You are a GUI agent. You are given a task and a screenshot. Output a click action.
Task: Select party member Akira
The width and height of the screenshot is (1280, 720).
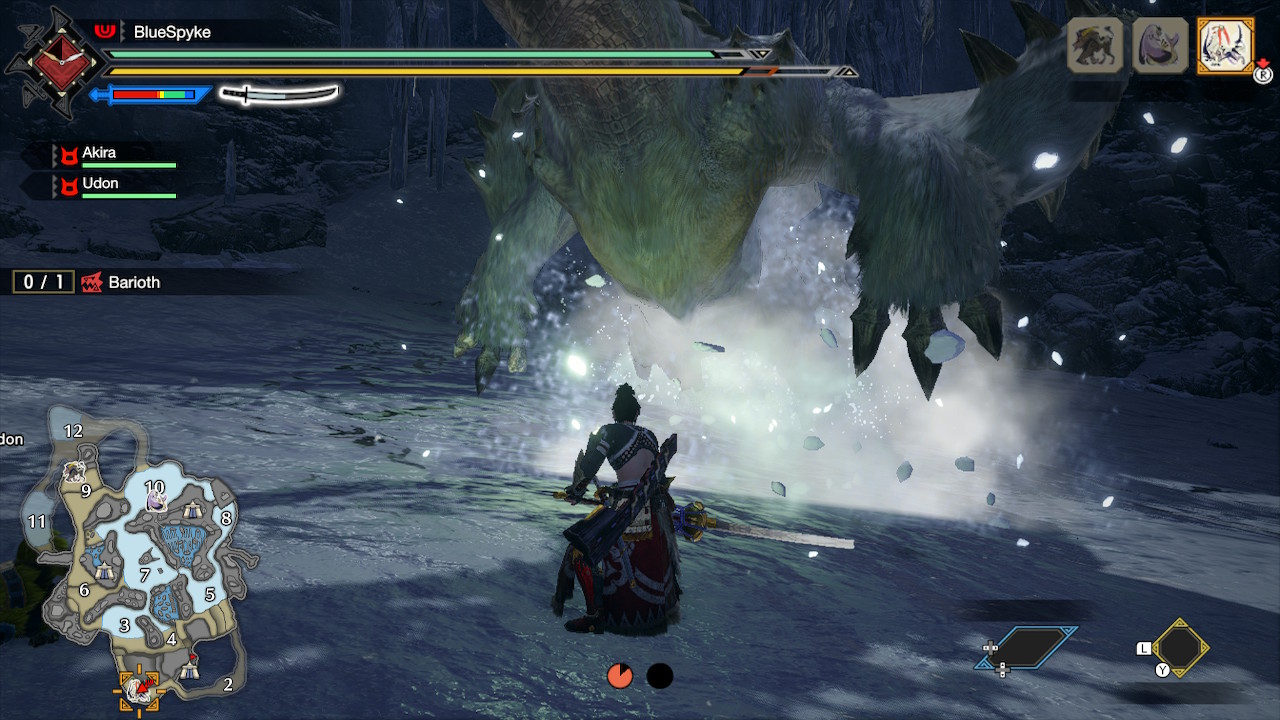[100, 154]
